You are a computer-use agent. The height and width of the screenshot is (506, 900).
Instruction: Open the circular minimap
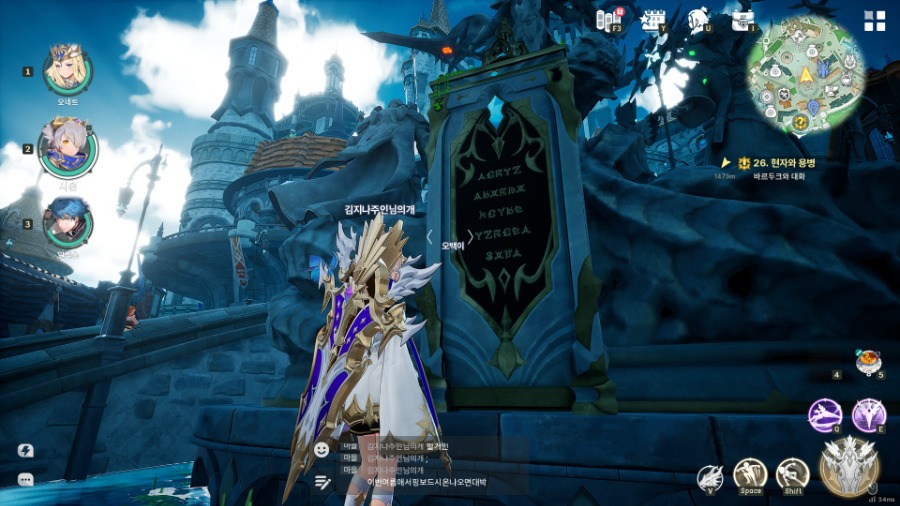(805, 75)
